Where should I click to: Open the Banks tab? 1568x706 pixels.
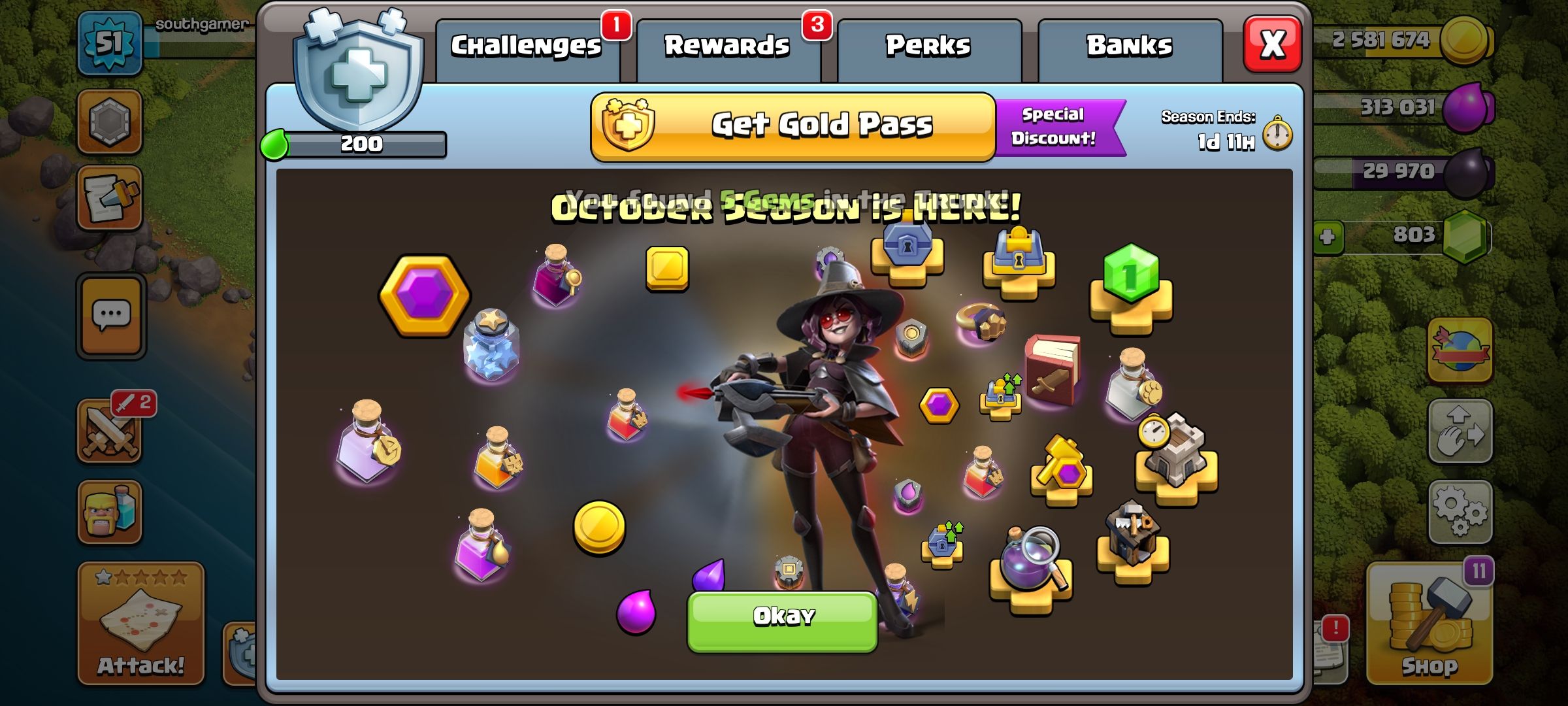pos(1129,46)
